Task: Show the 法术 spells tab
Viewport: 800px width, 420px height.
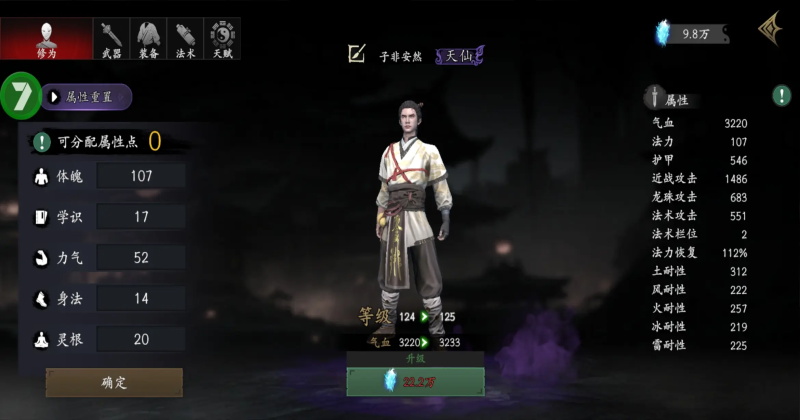Action: tap(186, 38)
